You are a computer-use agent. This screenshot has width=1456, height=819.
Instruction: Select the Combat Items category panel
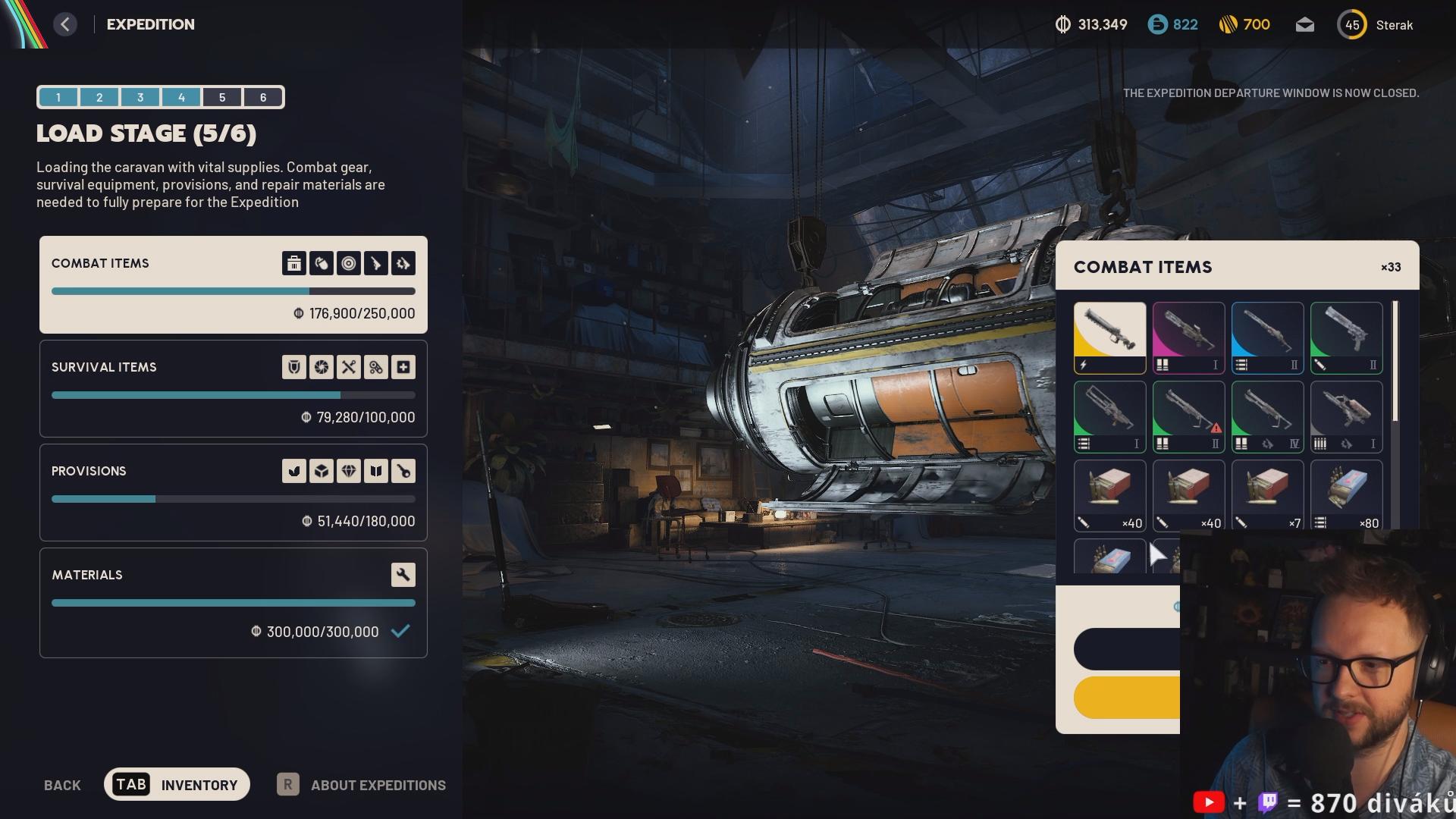coord(233,285)
